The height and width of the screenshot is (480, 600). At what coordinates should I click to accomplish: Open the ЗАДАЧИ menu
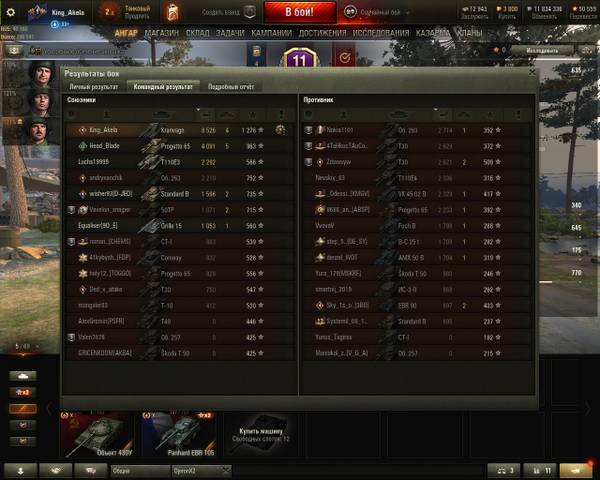[230, 32]
